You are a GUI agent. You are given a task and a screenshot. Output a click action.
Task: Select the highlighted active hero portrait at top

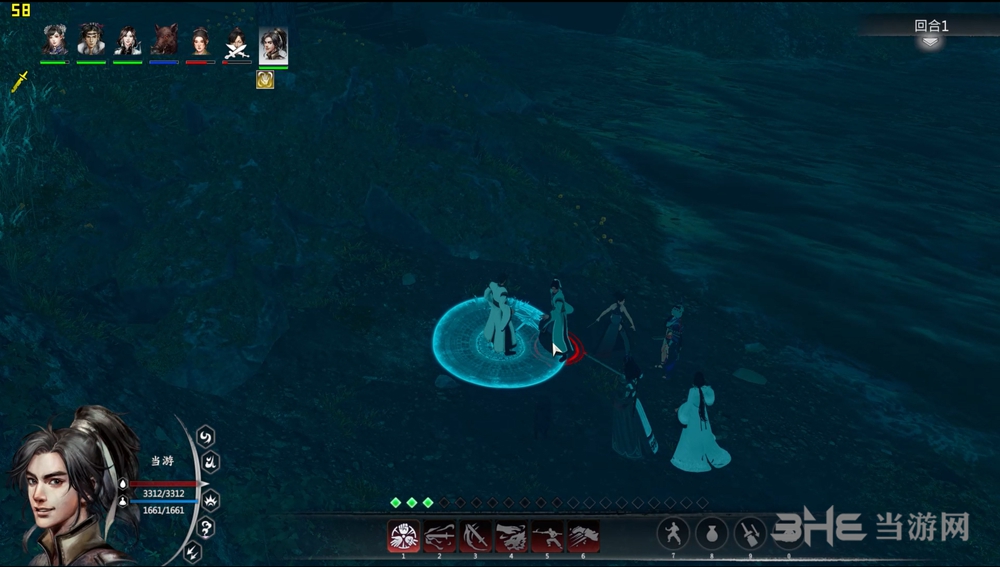coord(273,44)
